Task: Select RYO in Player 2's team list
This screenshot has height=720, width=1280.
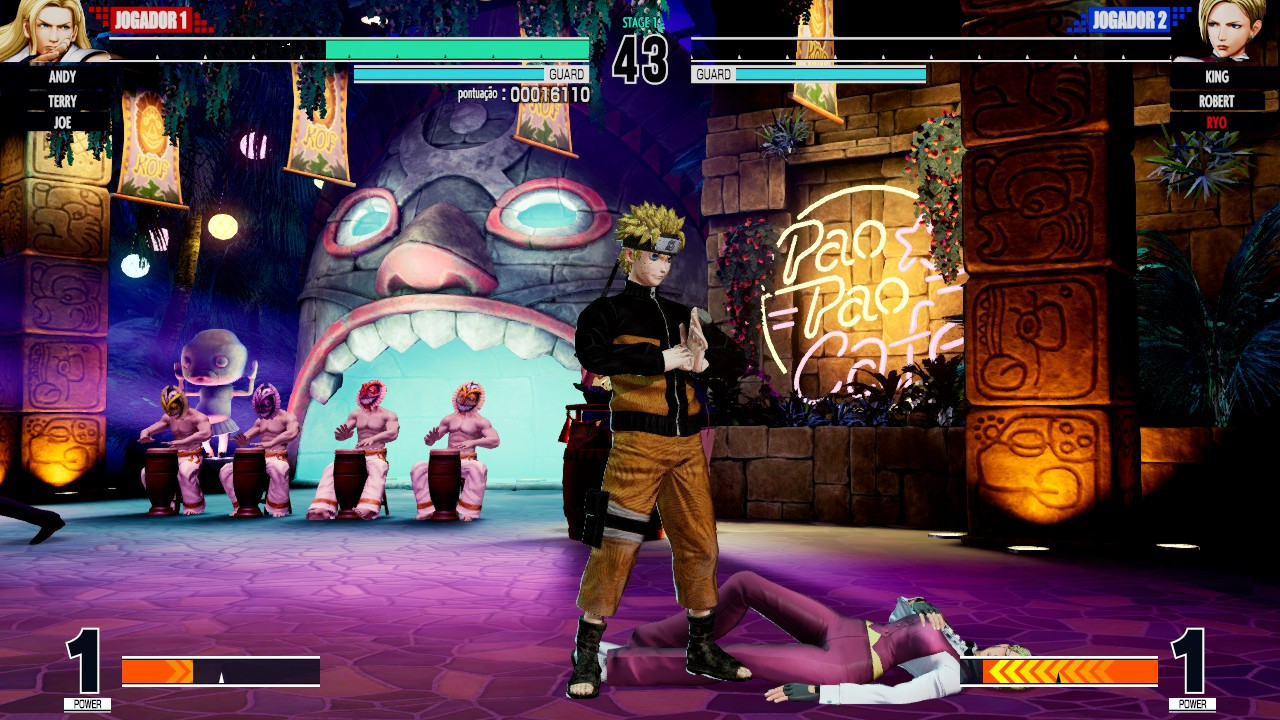Action: click(1217, 122)
